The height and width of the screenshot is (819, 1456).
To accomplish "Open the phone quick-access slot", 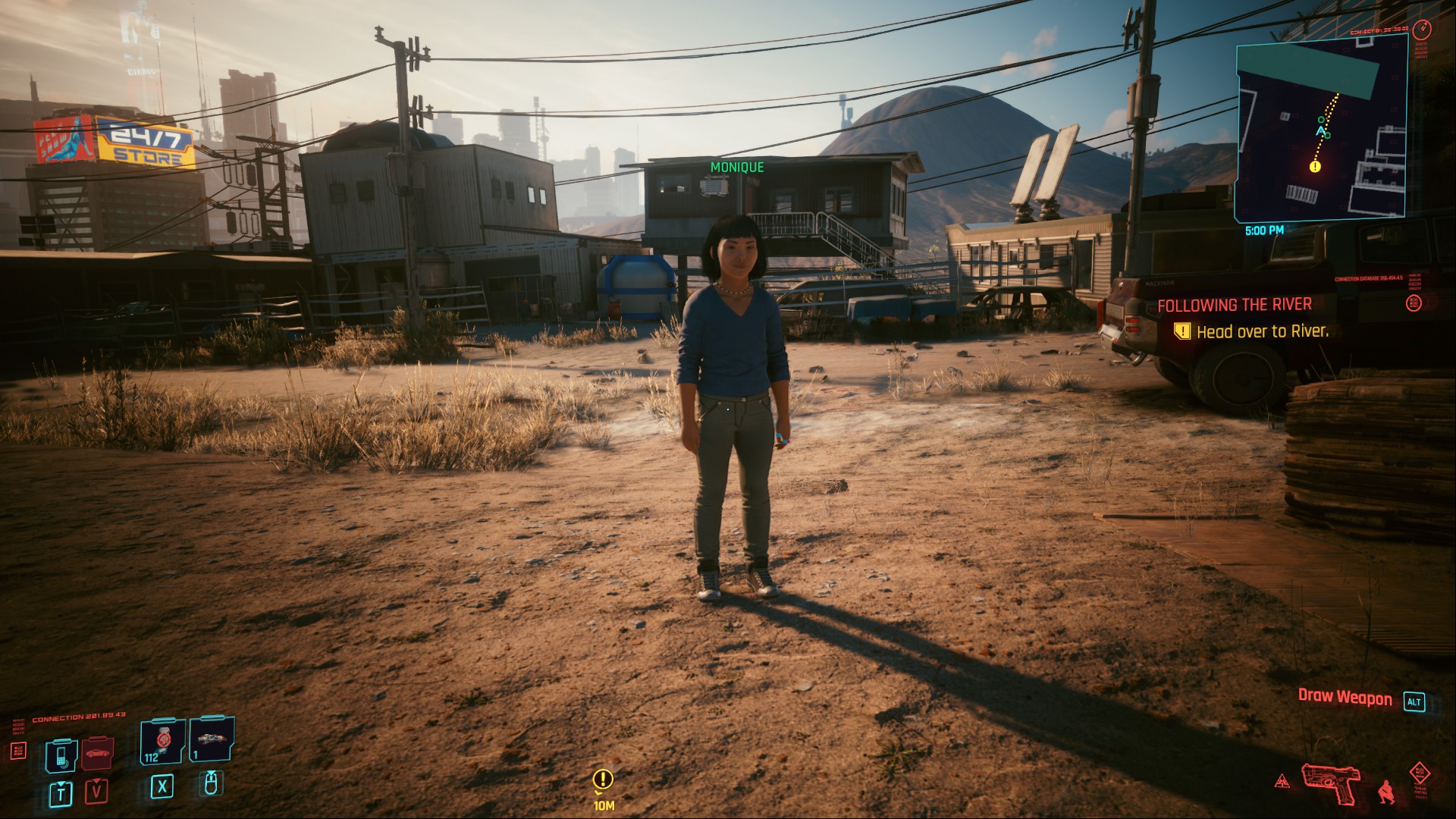I will (61, 755).
